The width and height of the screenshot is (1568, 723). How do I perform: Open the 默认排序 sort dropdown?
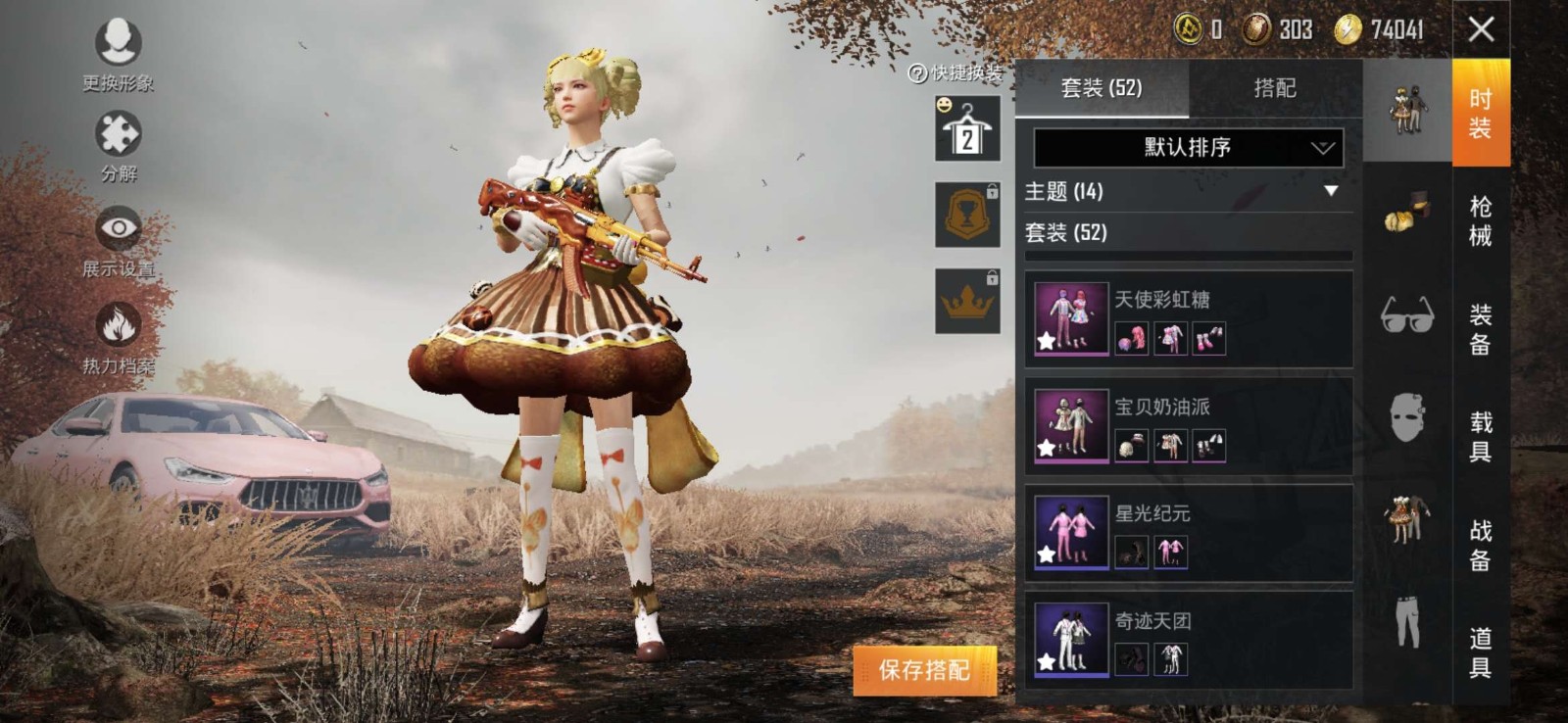1186,149
